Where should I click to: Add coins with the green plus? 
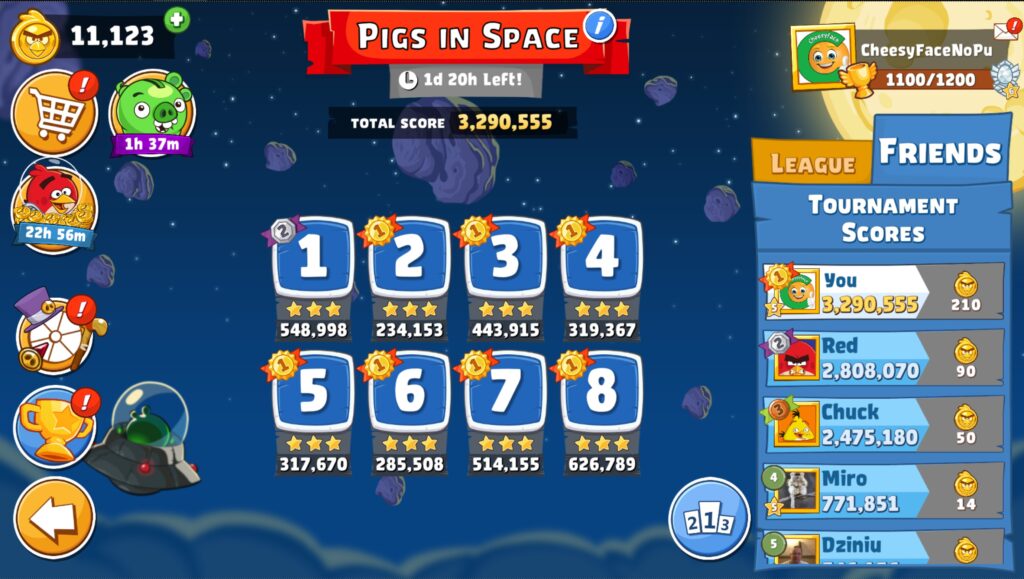pos(177,19)
